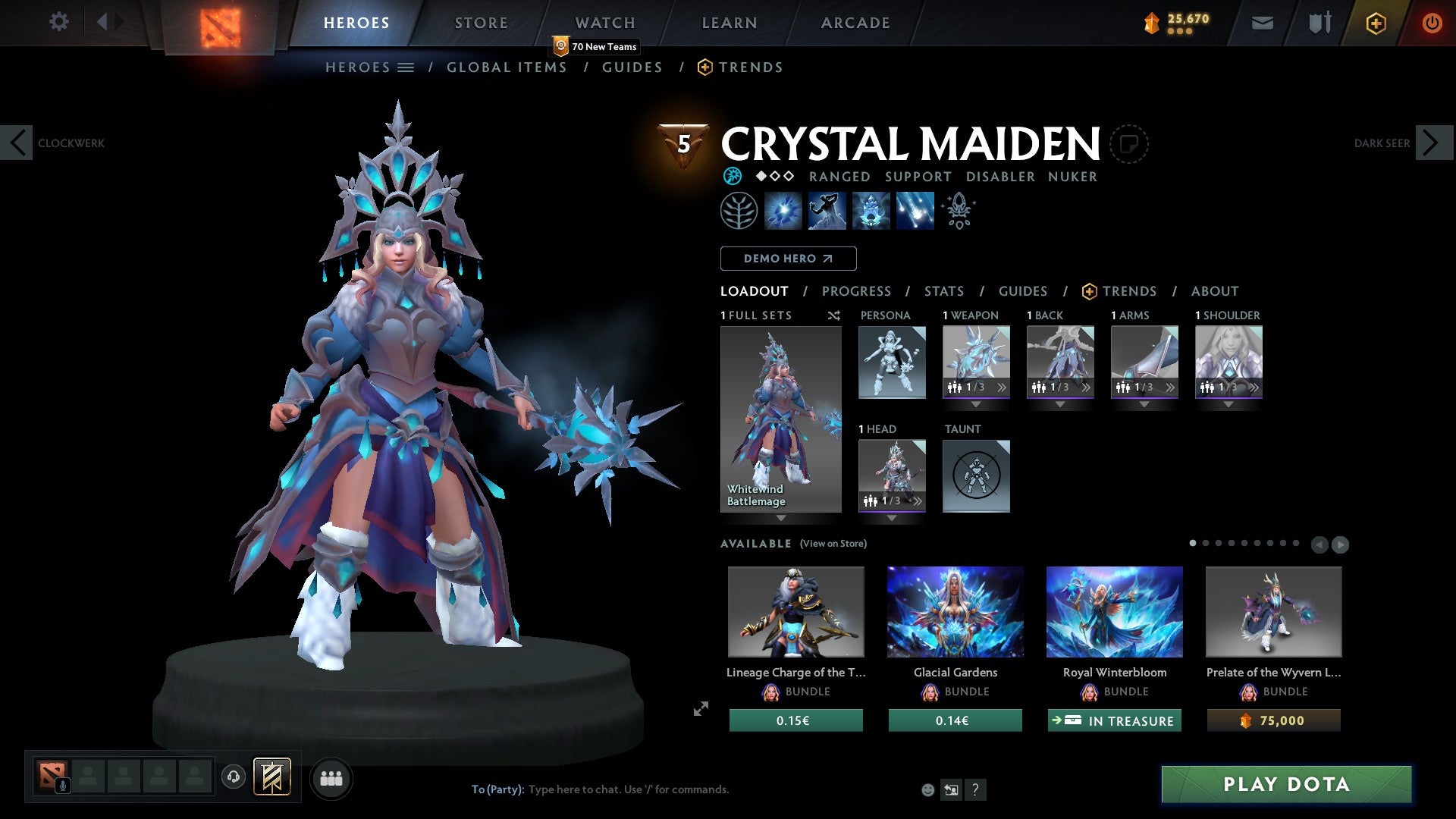This screenshot has height=819, width=1456.
Task: Purchase Glacial Gardens bundle for 0.14€
Action: tap(955, 720)
